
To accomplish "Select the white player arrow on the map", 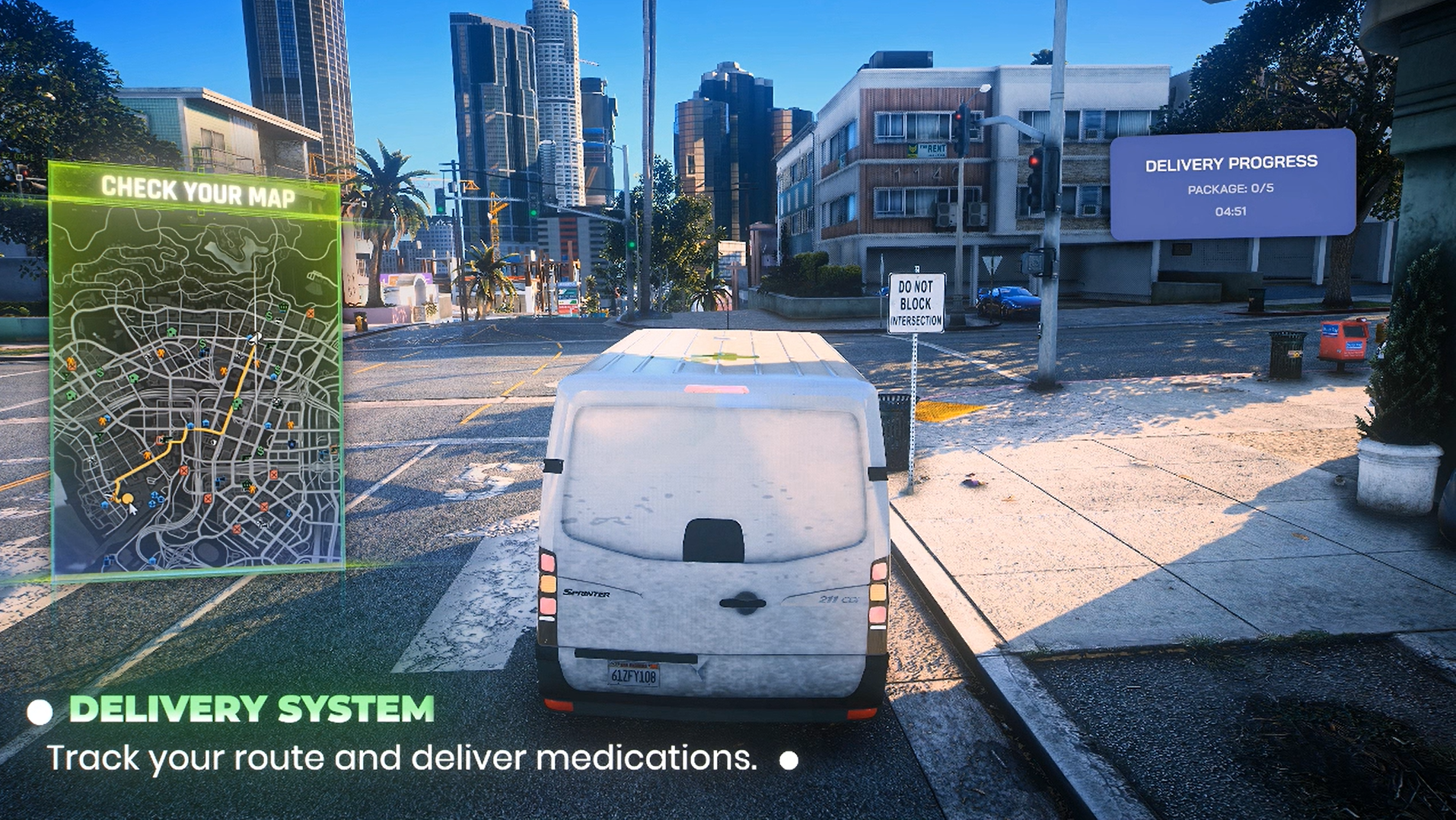I will 255,338.
